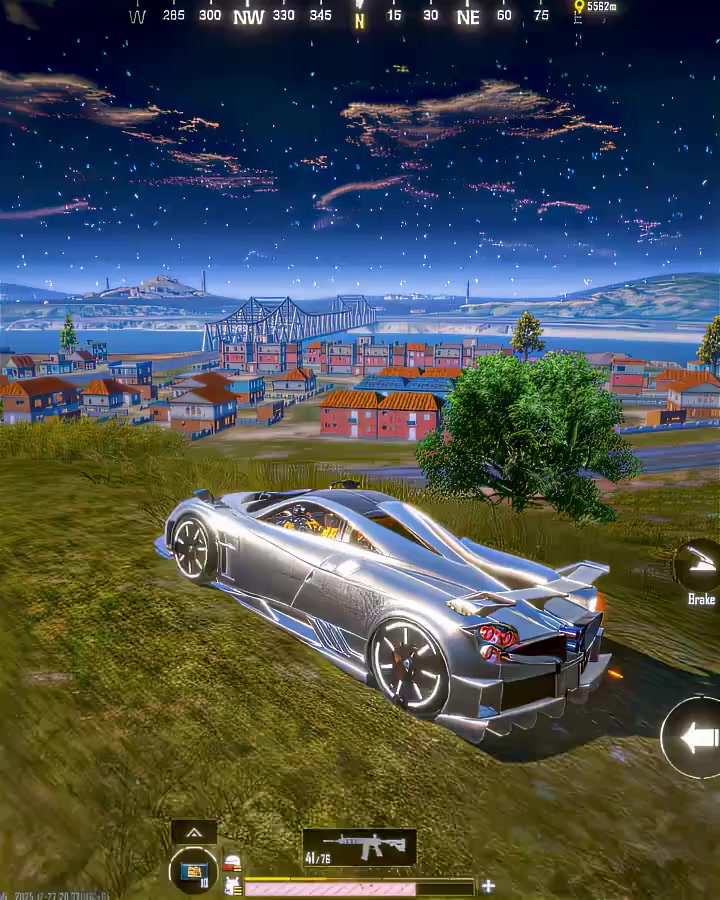Click the yellow location marker on compass
The image size is (720, 900).
point(578,7)
